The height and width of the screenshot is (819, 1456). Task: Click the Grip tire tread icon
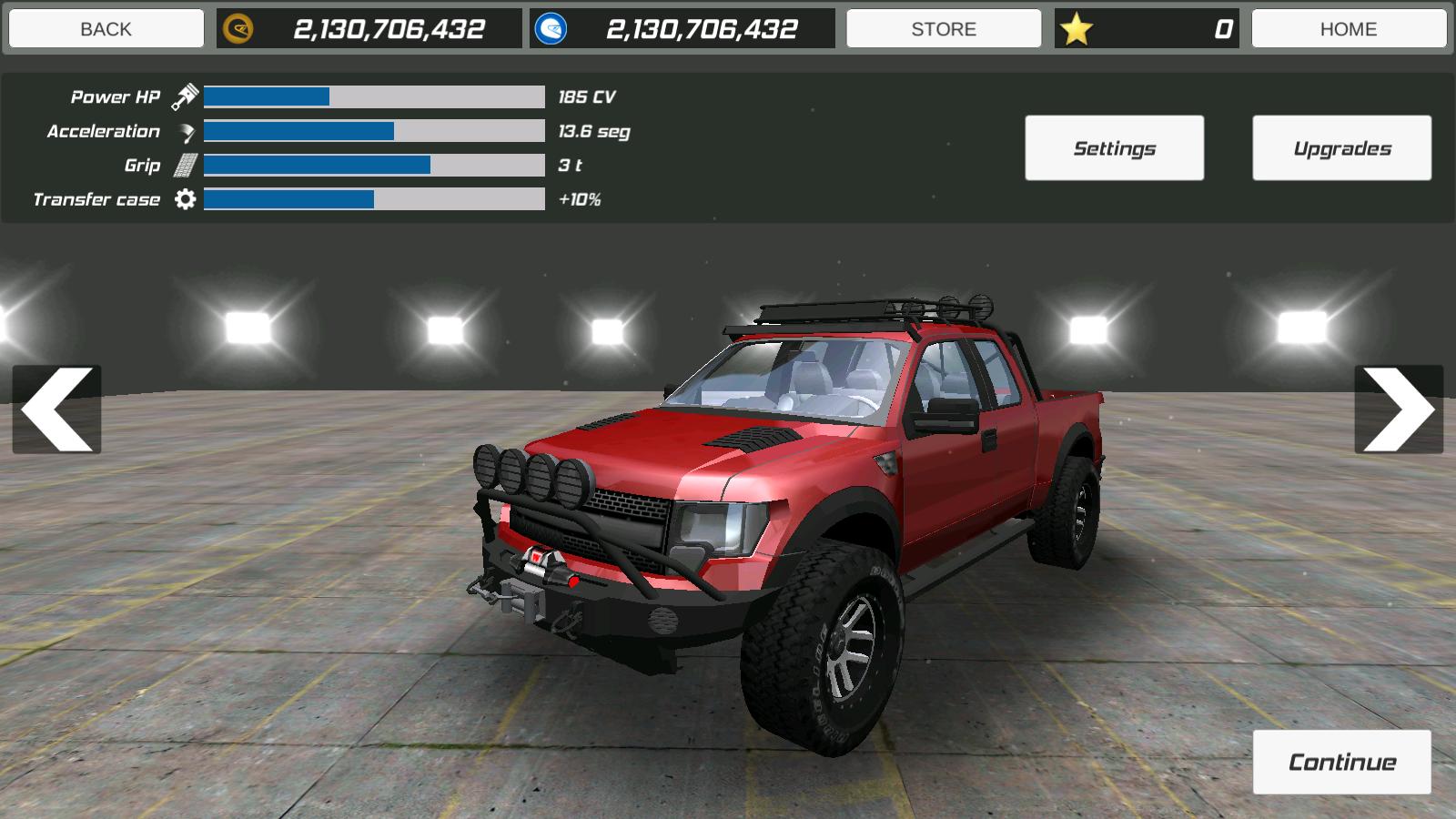pyautogui.click(x=187, y=165)
